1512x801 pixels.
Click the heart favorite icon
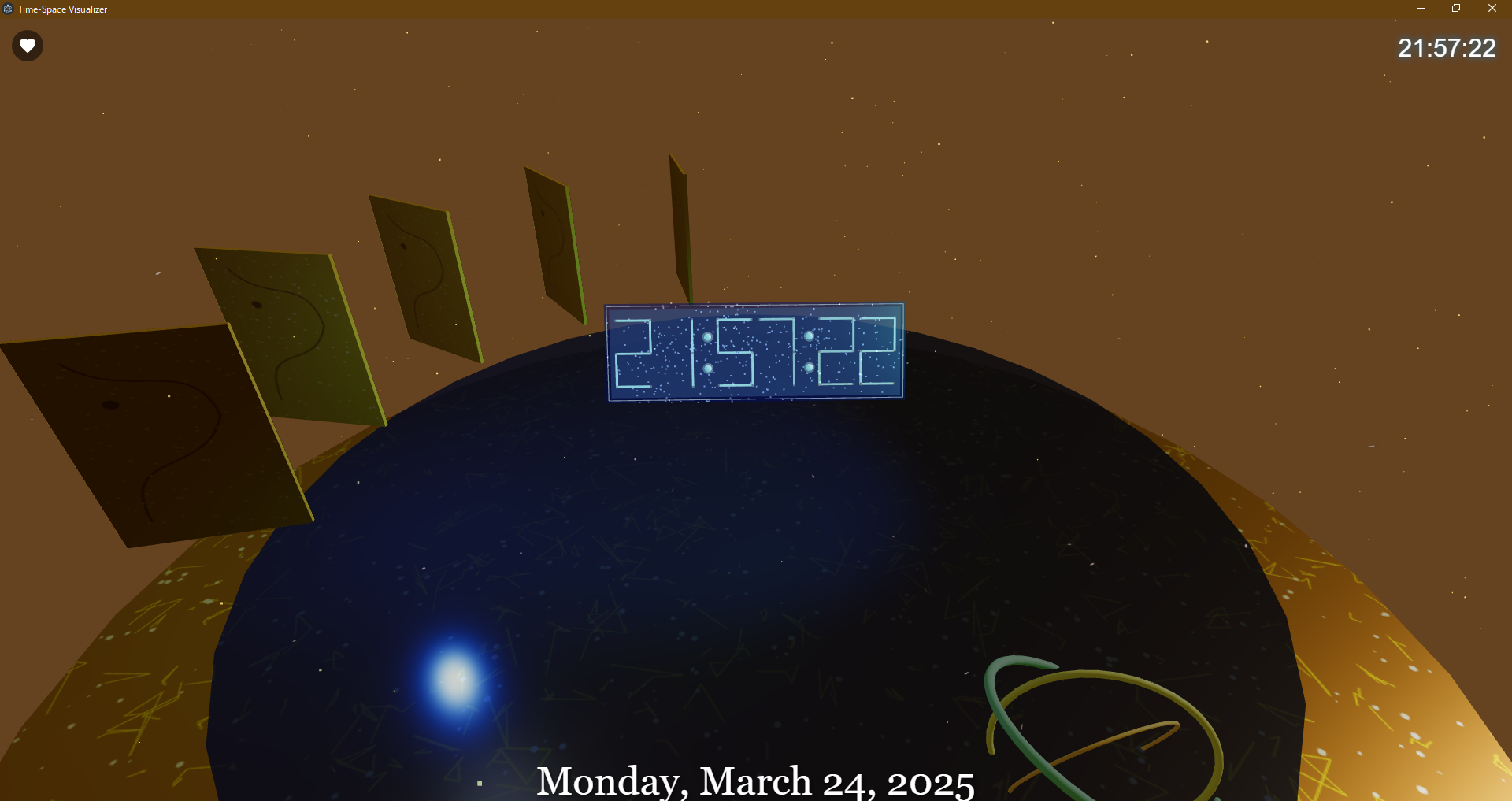27,45
